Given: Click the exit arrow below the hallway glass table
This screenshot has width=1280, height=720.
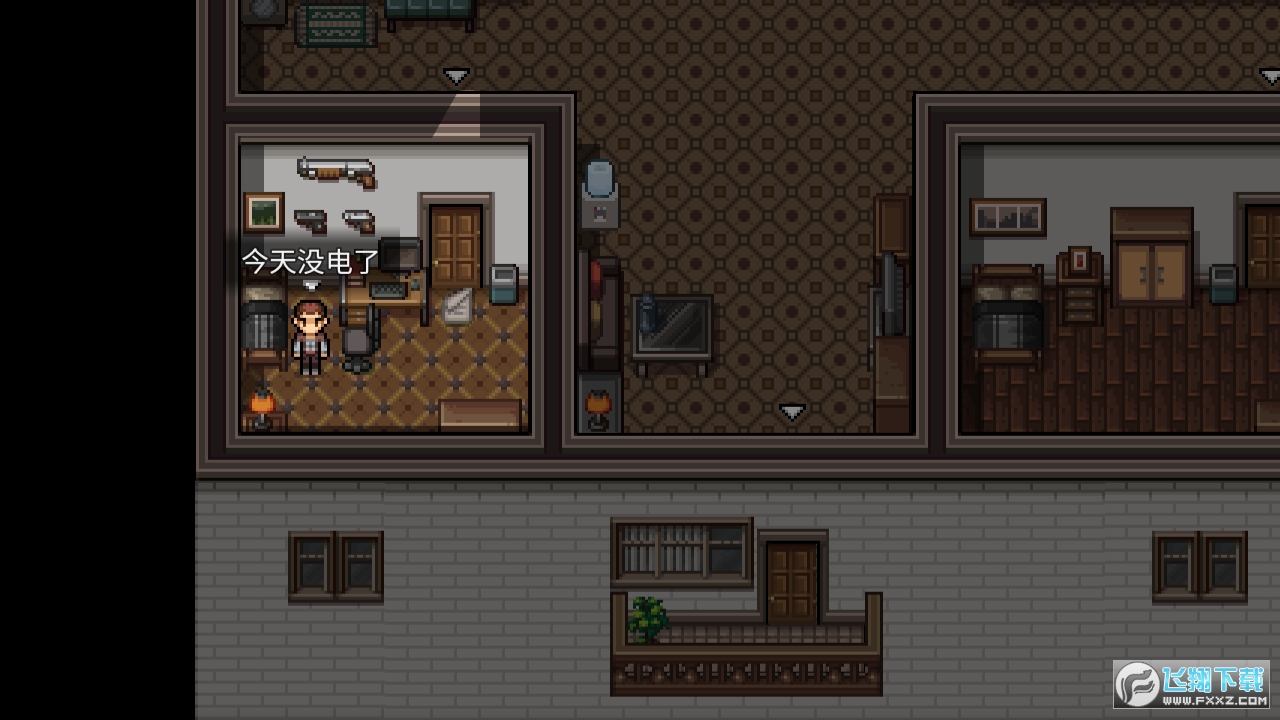Looking at the screenshot, I should pyautogui.click(x=792, y=411).
